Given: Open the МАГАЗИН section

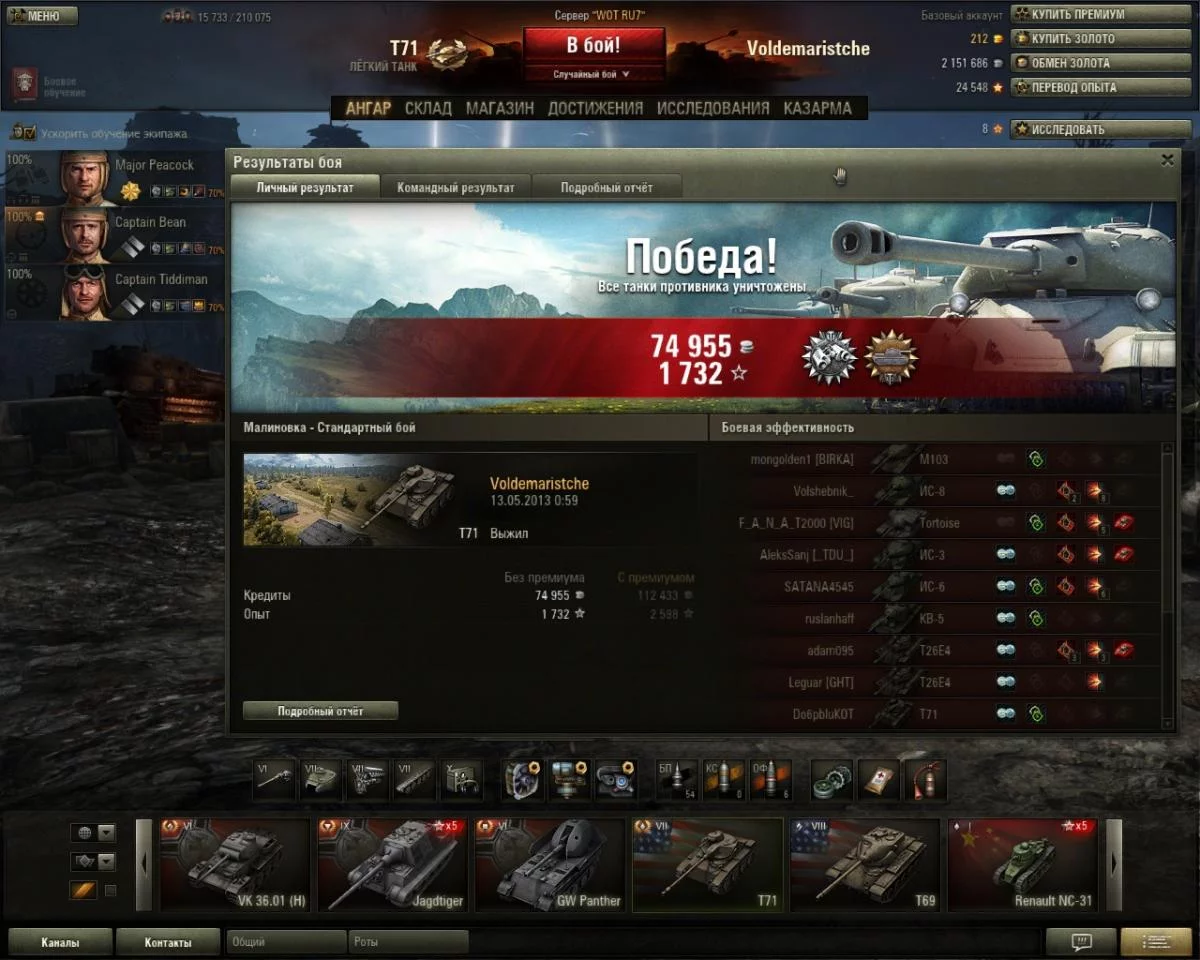Looking at the screenshot, I should coord(499,108).
